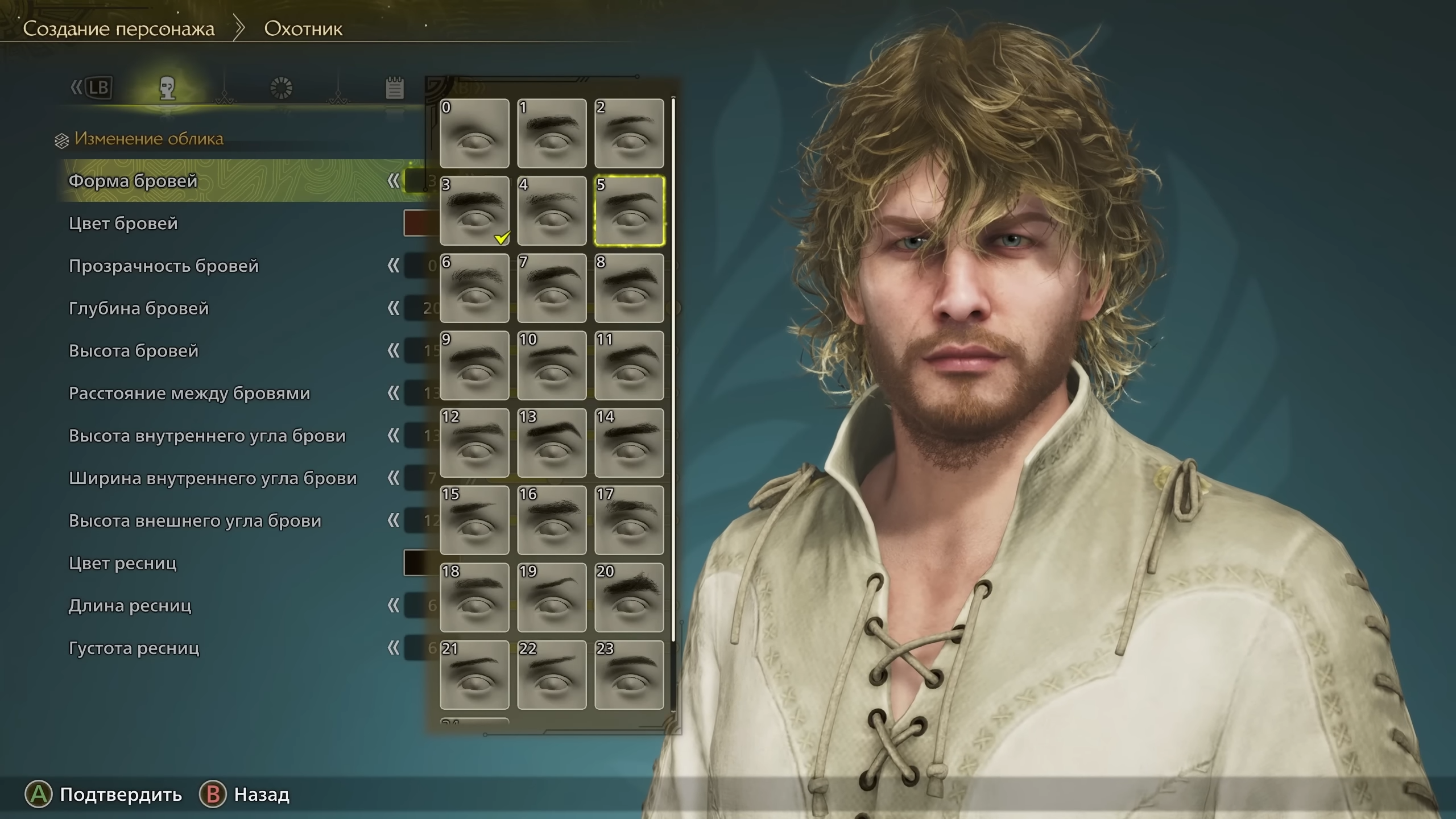The width and height of the screenshot is (1456, 819).
Task: Choose eyebrow style 10
Action: [x=552, y=366]
